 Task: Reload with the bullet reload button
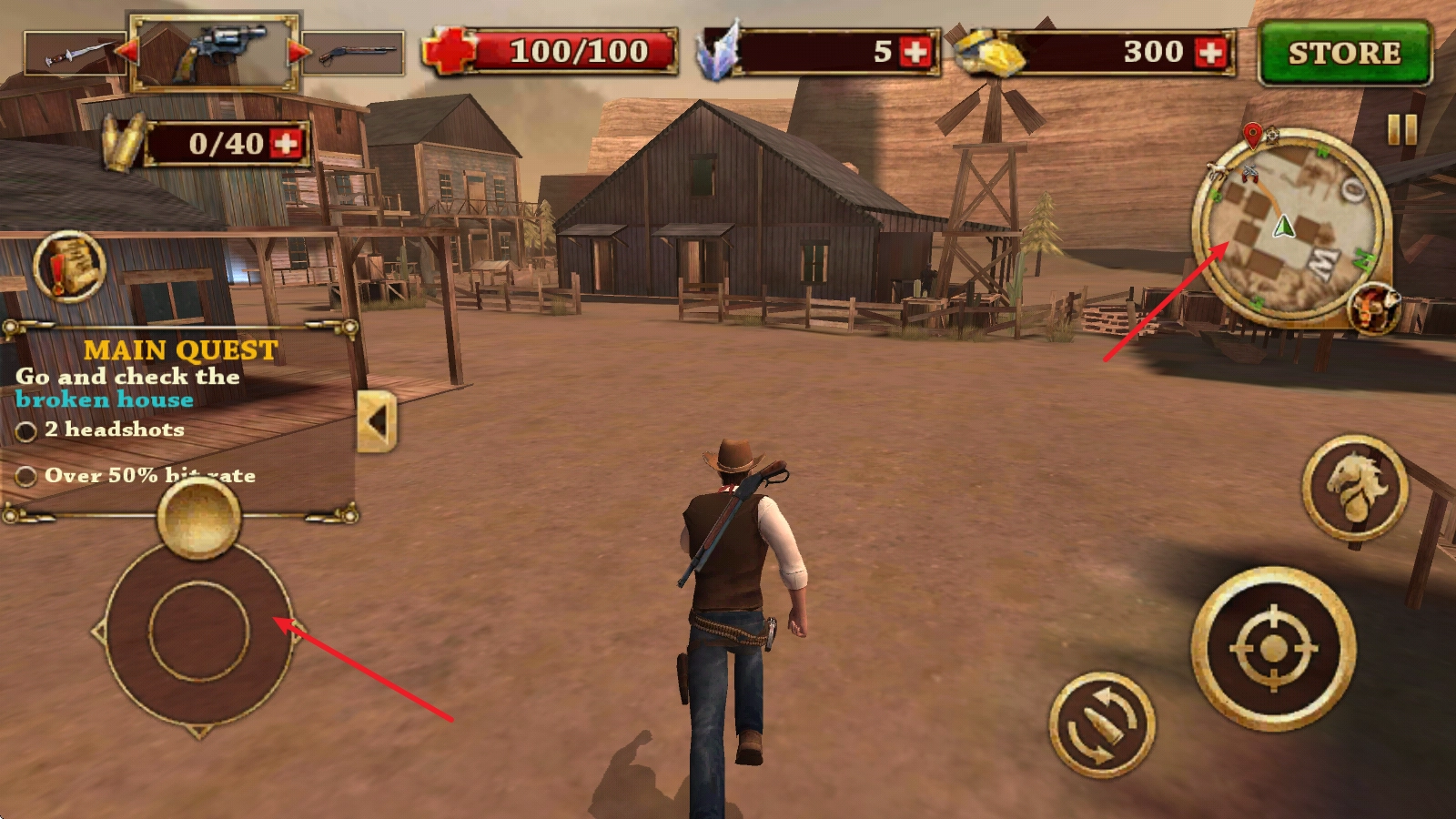pos(1102,723)
